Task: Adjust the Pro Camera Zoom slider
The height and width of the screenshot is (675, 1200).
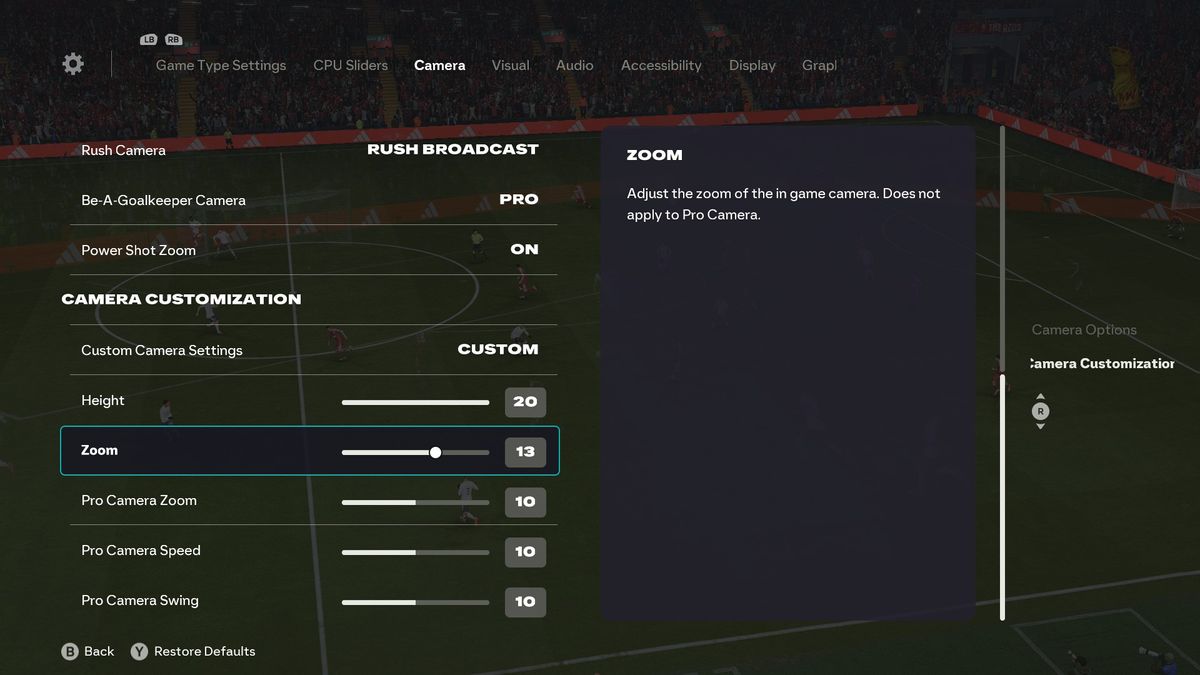Action: [415, 502]
